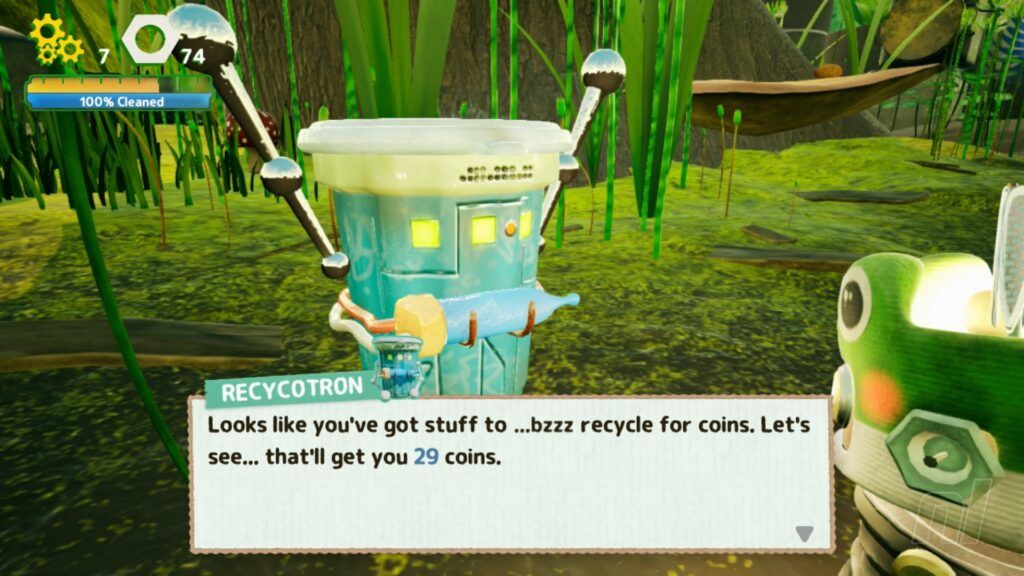Advance the dialogue with the down arrow
This screenshot has height=576, width=1024.
click(804, 534)
